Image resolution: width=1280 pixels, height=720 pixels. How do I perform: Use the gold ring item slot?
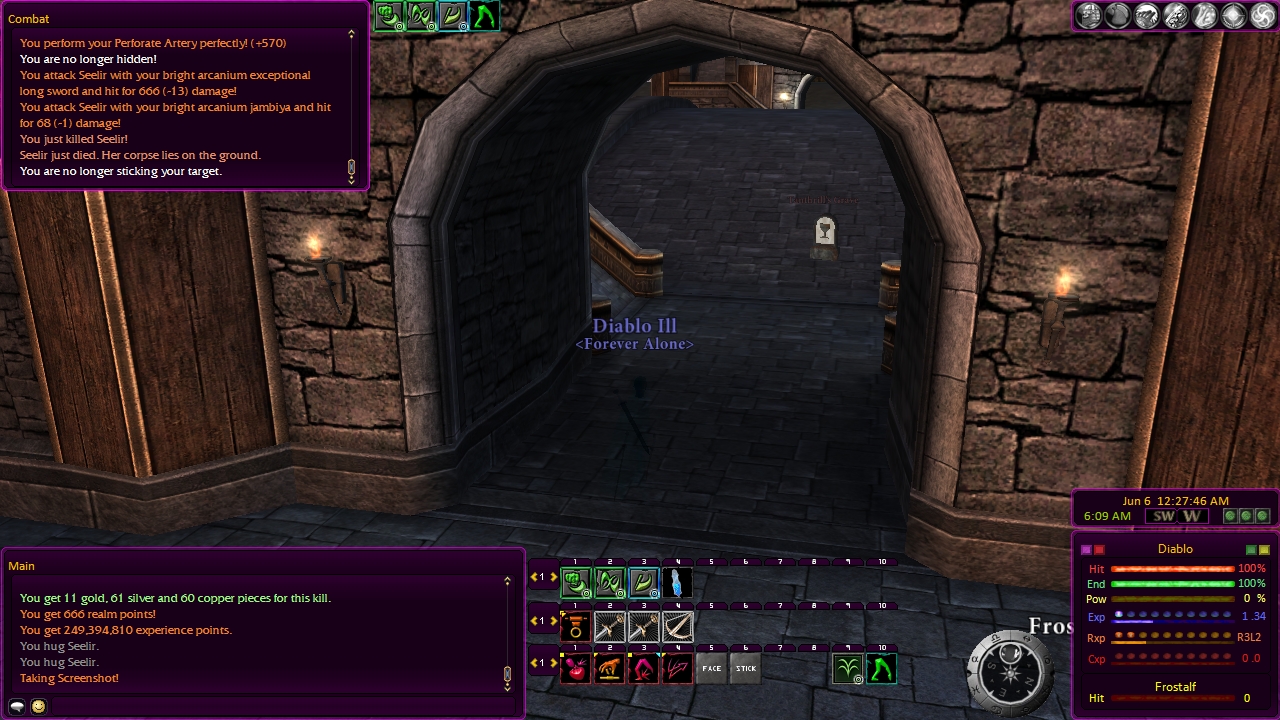575,626
